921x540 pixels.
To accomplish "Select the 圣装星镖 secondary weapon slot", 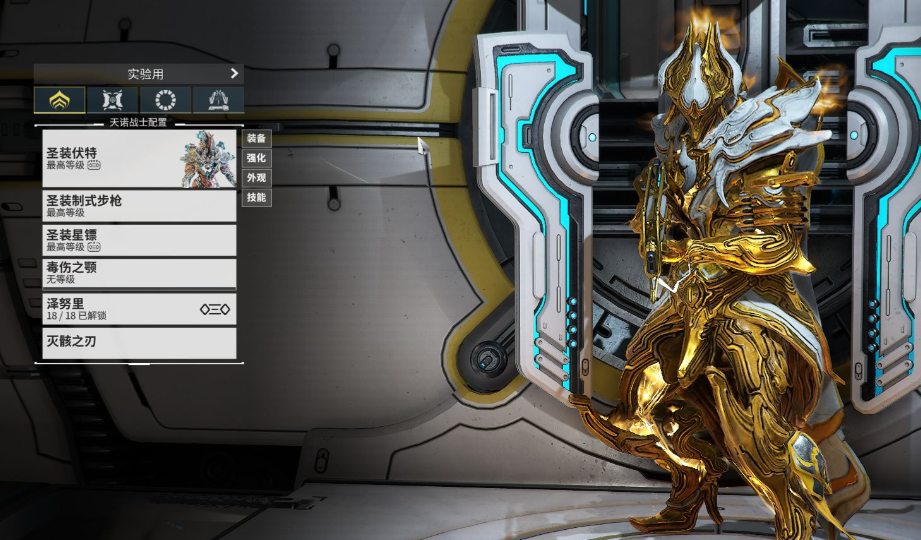I will (x=139, y=240).
